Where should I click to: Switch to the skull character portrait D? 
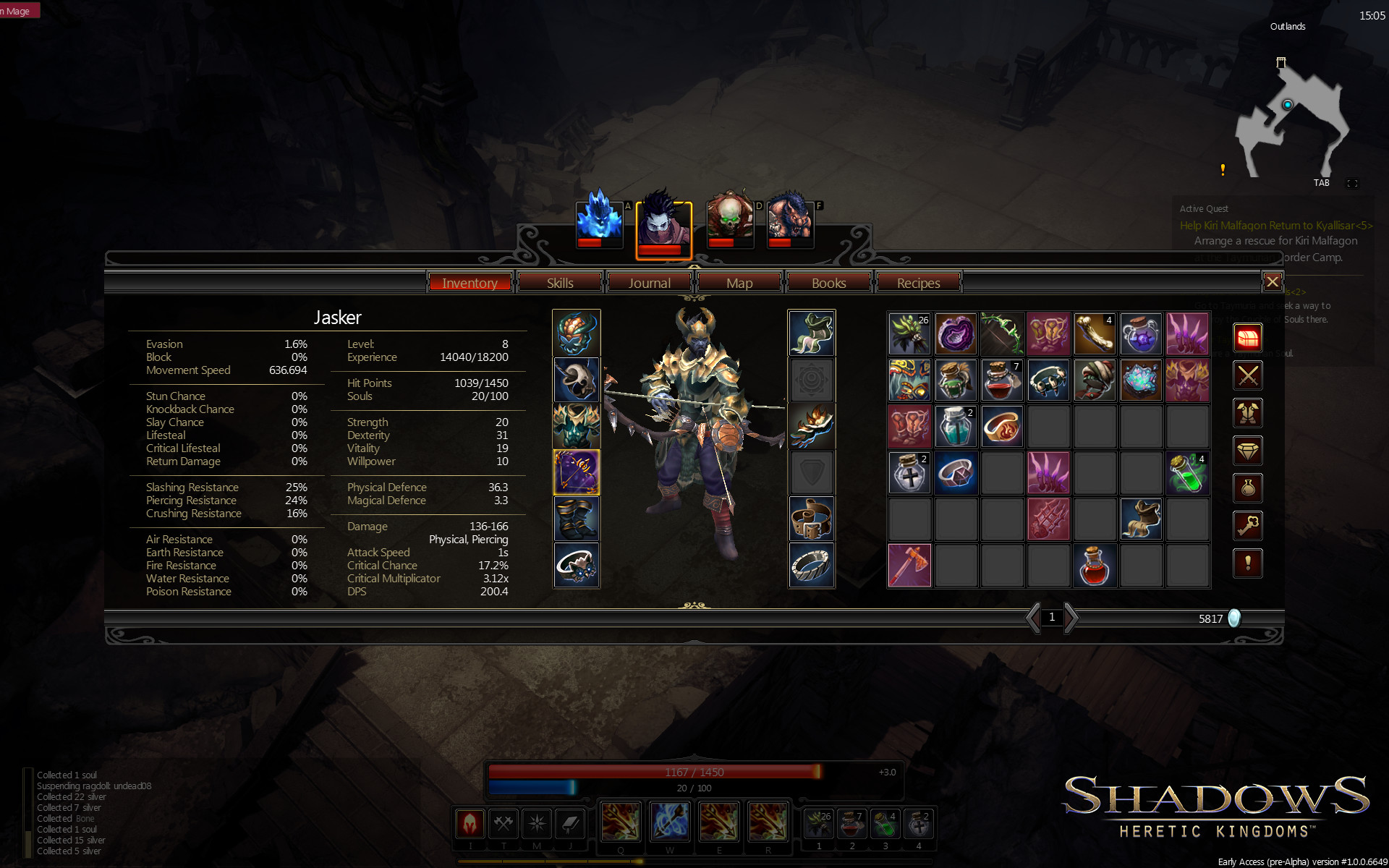click(x=730, y=223)
